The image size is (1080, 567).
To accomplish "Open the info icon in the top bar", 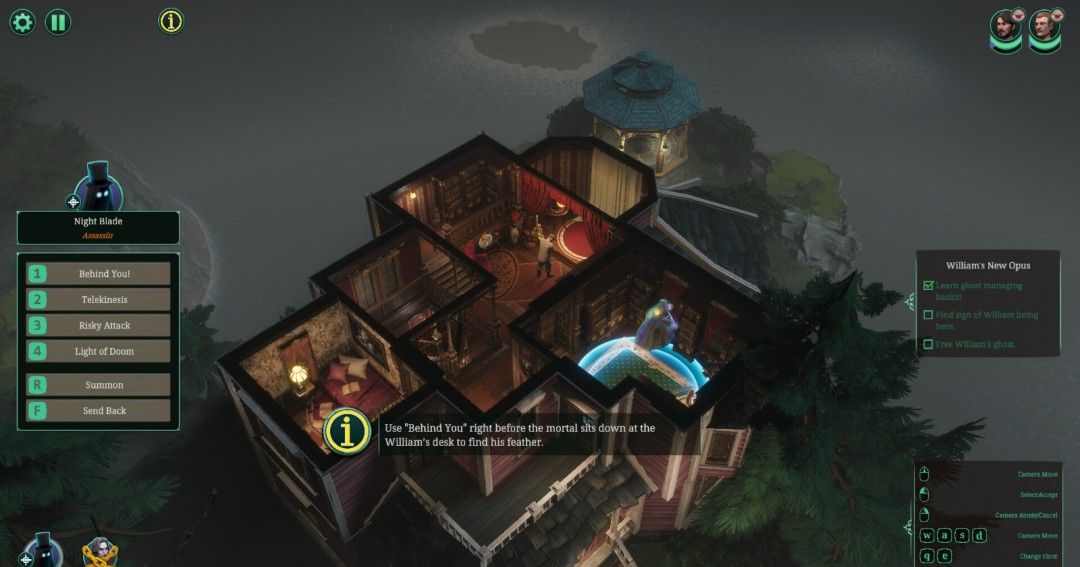I will click(171, 21).
